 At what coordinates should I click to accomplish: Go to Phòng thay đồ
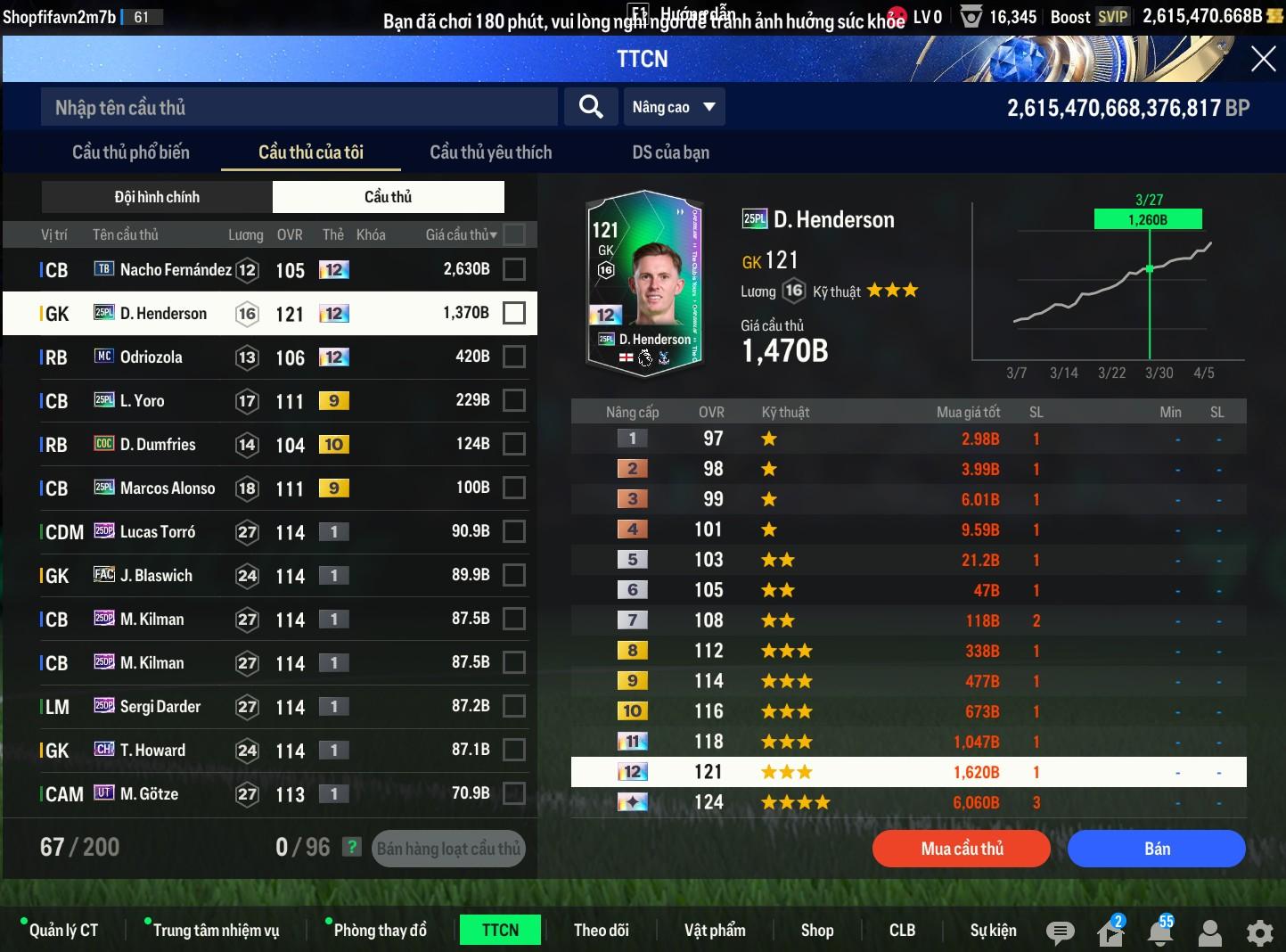click(x=380, y=930)
